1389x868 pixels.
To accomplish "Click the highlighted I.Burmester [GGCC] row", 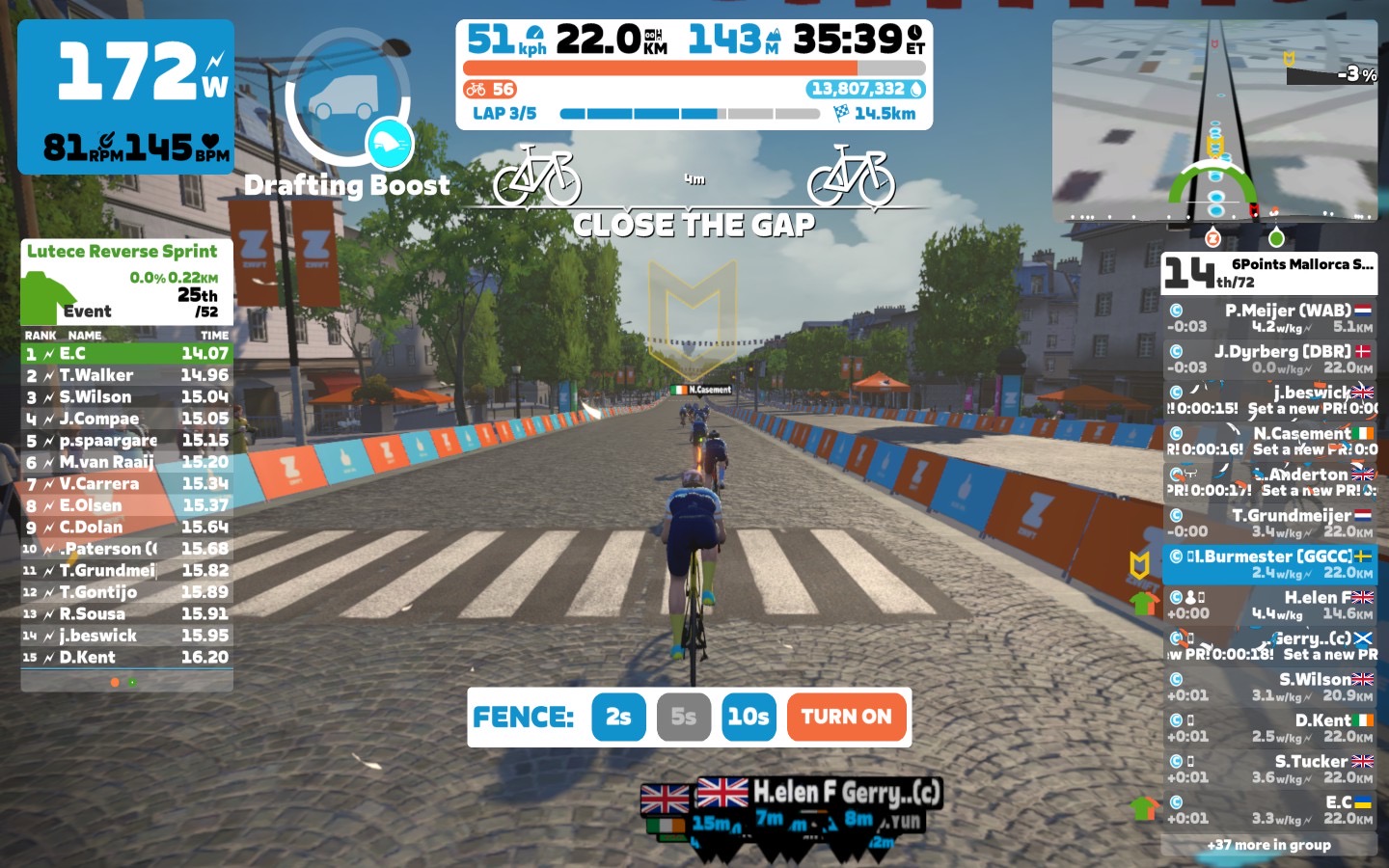I will (1269, 564).
